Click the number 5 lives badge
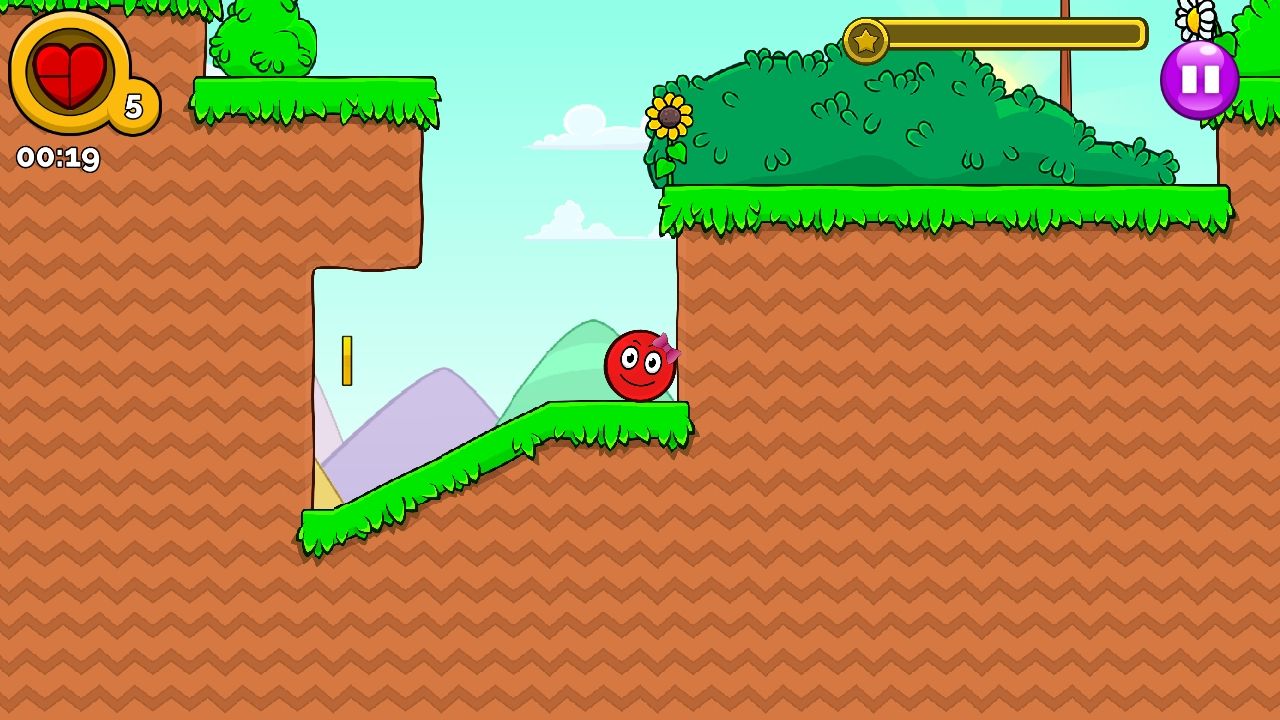The height and width of the screenshot is (720, 1280). 133,103
